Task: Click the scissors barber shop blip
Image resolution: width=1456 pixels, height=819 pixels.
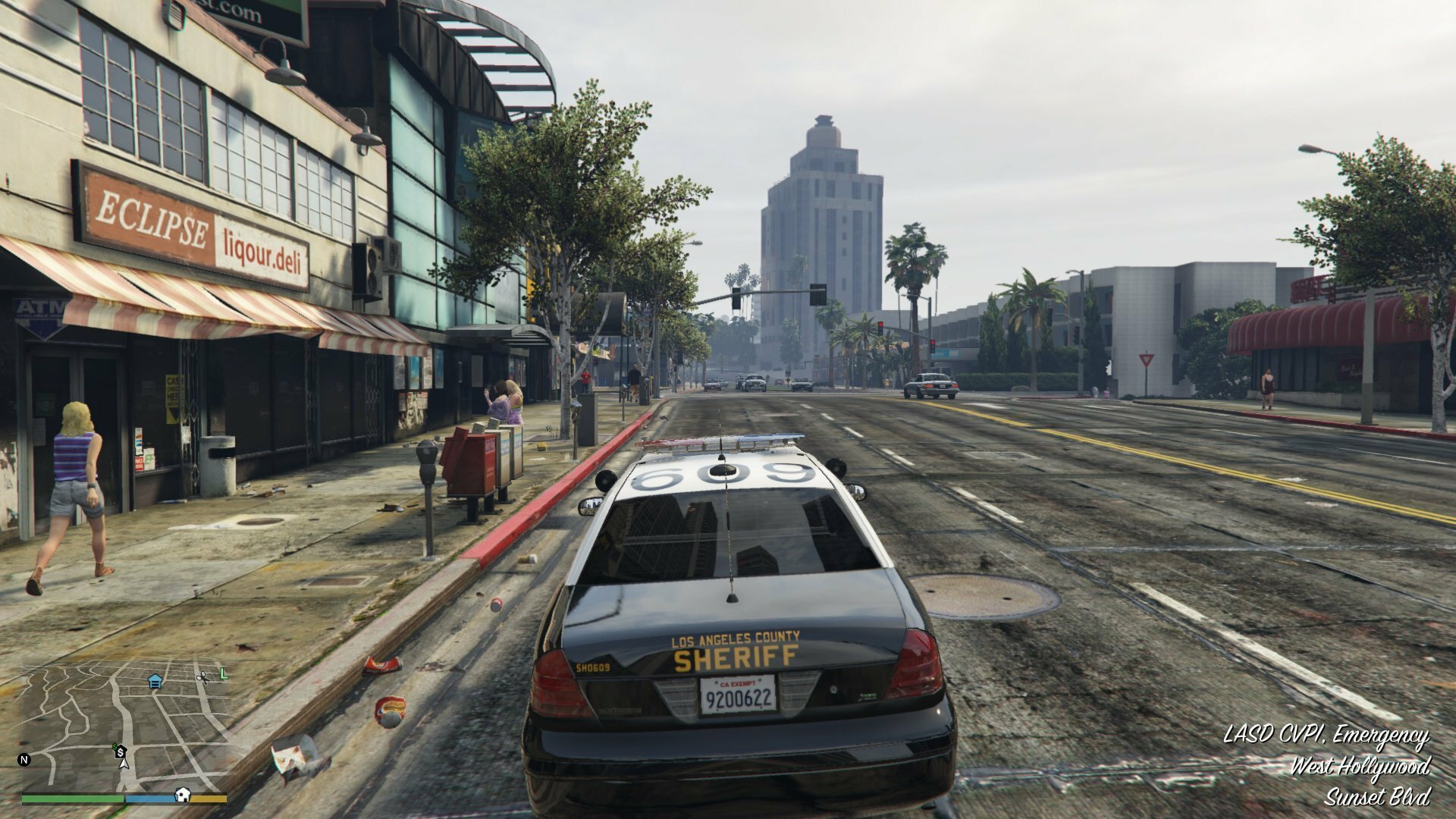Action: [x=202, y=676]
